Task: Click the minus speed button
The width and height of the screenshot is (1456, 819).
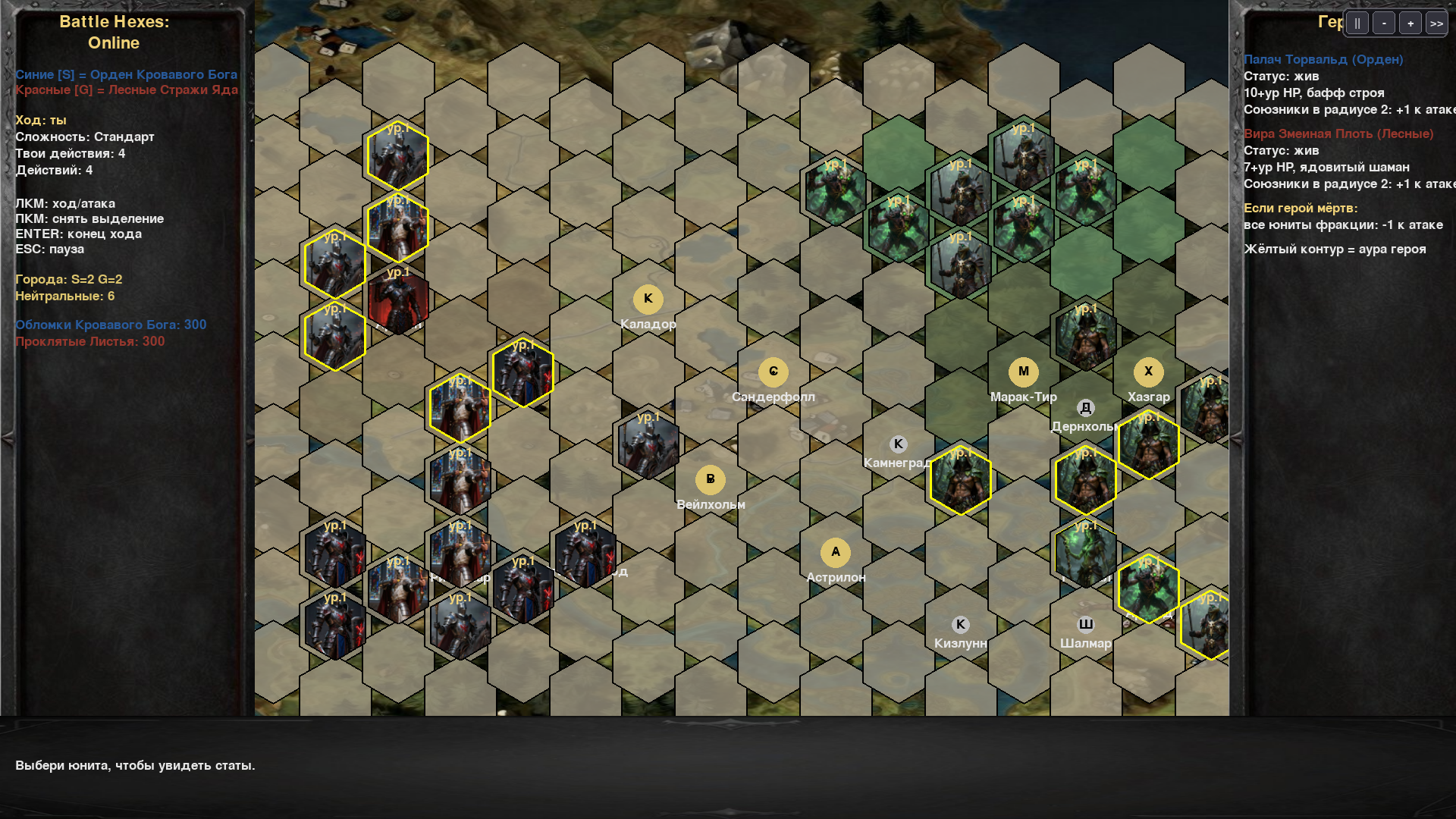Action: tap(1384, 24)
